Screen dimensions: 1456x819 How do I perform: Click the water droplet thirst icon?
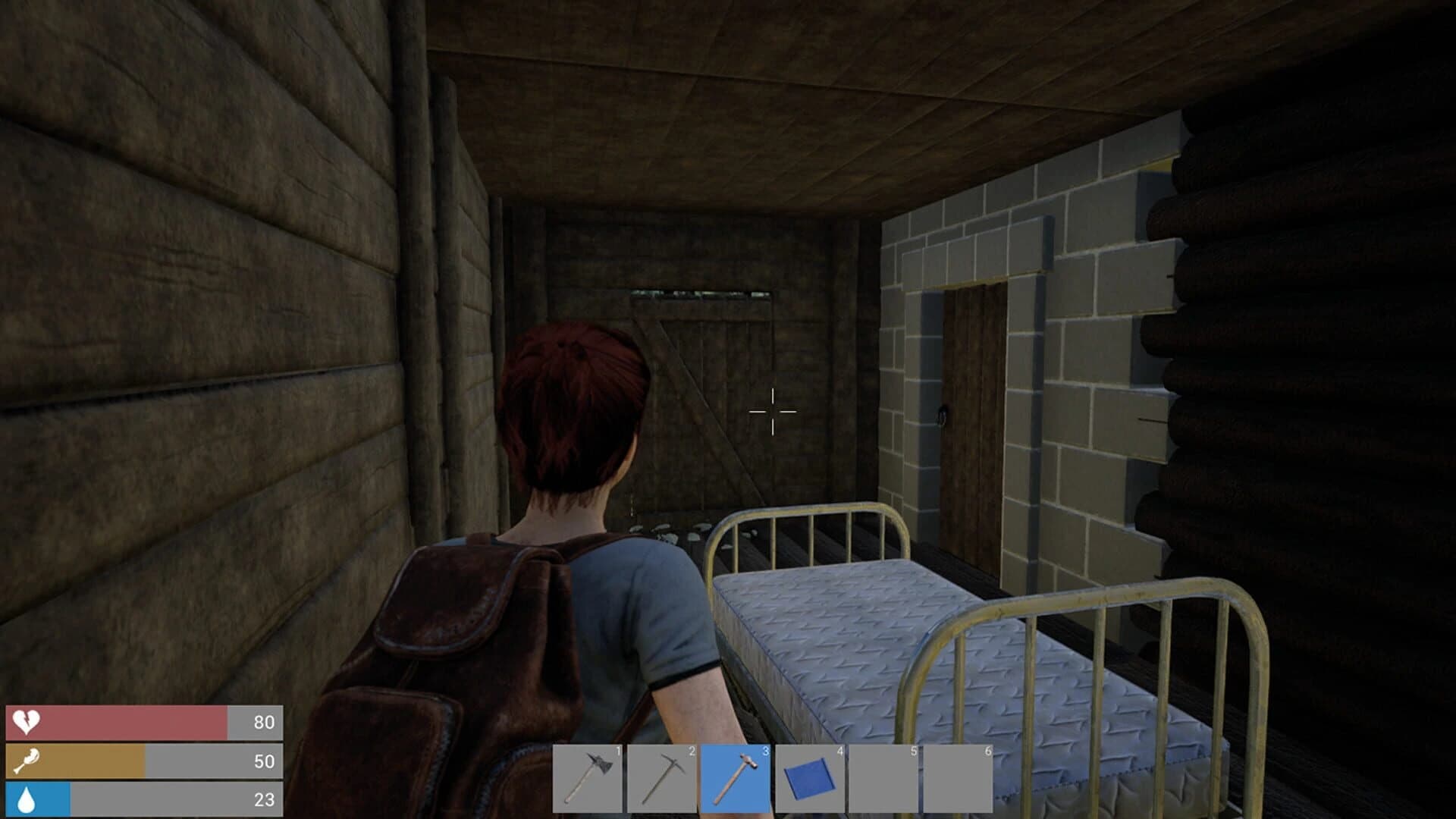[25, 799]
